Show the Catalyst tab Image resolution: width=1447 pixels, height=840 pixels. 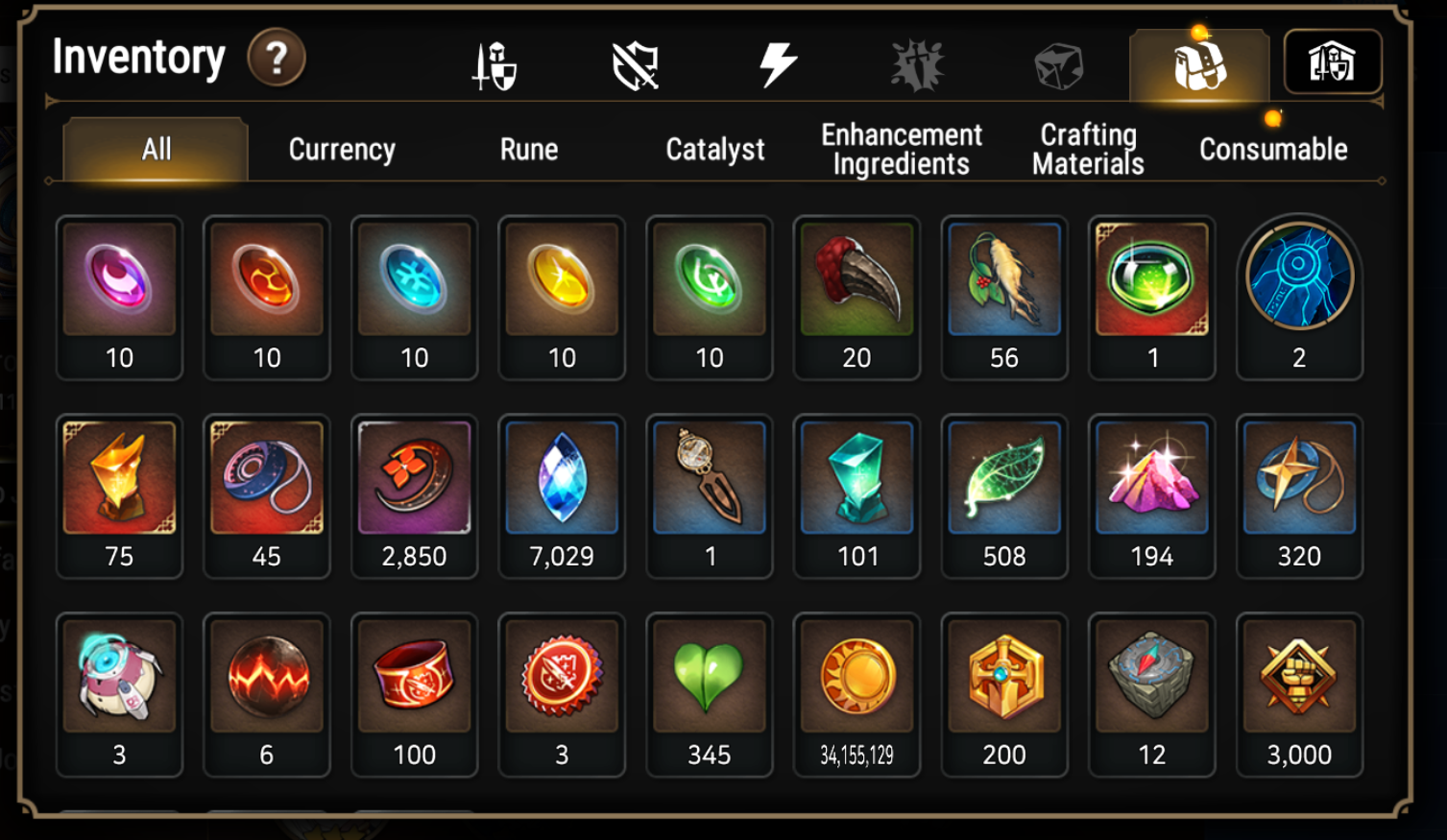[x=715, y=149]
